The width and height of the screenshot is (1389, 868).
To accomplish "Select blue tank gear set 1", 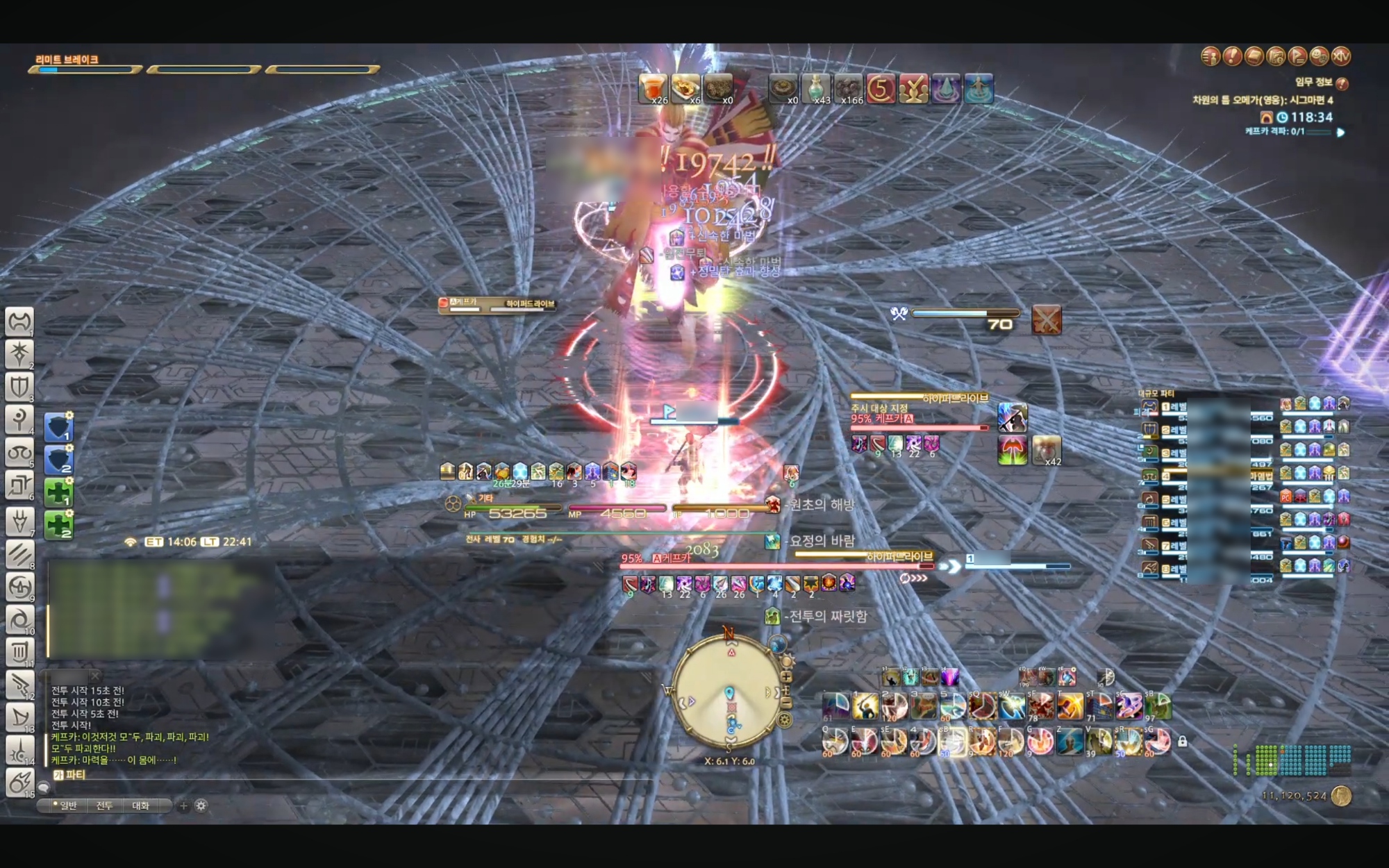I will click(58, 426).
